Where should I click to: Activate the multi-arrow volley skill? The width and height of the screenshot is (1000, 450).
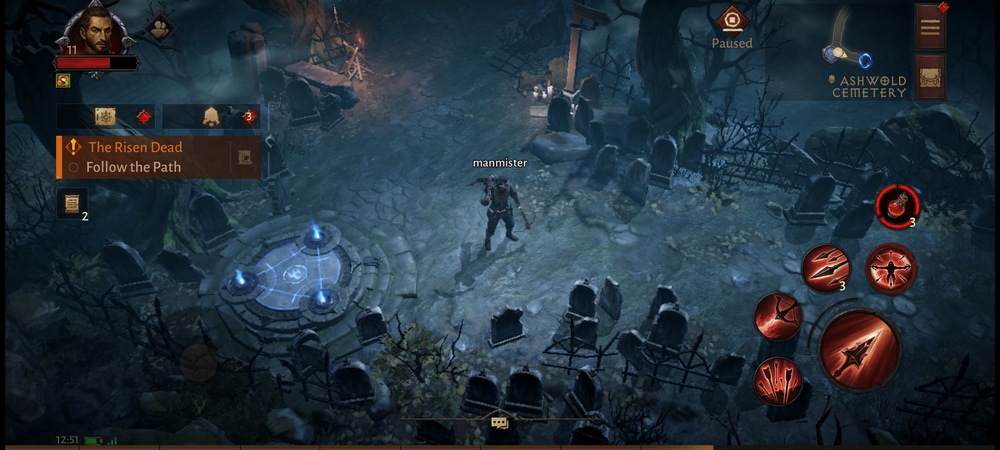pos(826,267)
